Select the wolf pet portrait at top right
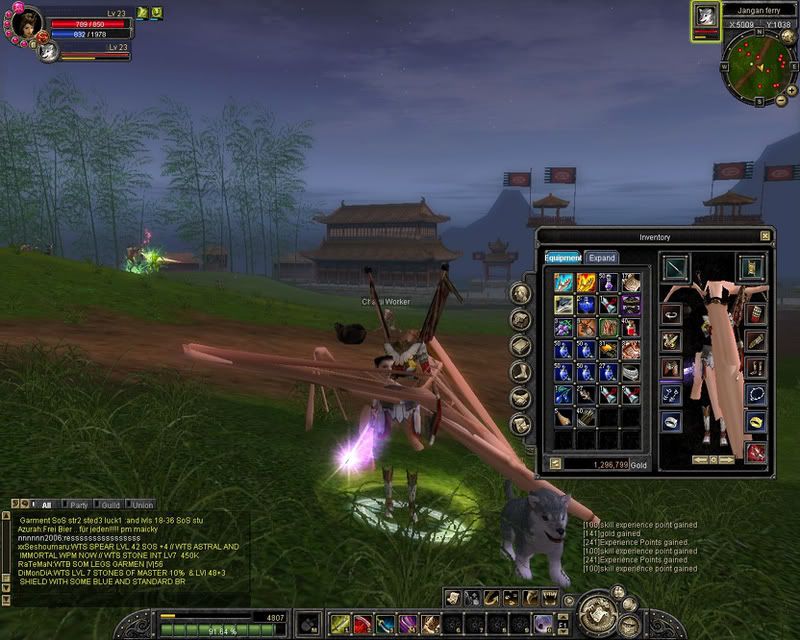Image resolution: width=800 pixels, height=640 pixels. pyautogui.click(x=706, y=16)
